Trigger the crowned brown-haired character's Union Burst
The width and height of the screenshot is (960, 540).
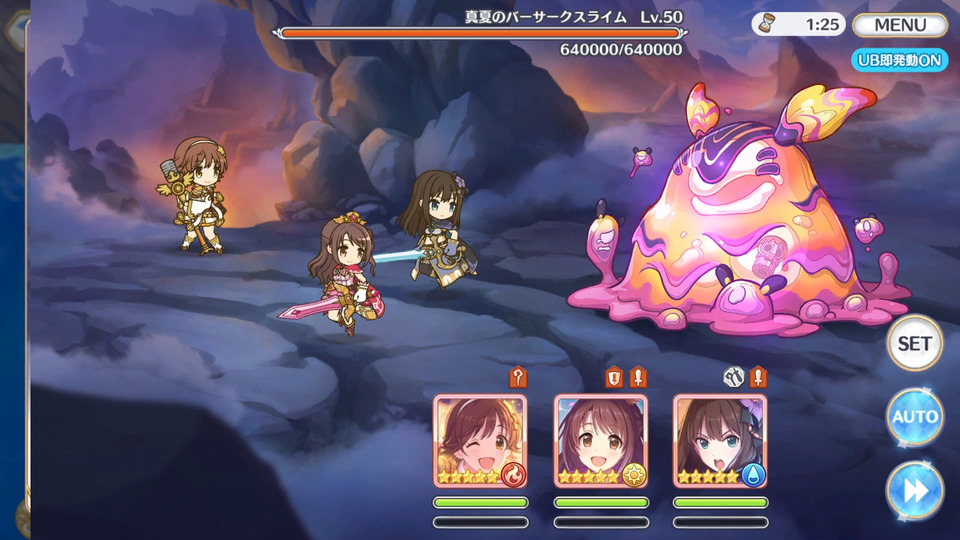pyautogui.click(x=600, y=441)
